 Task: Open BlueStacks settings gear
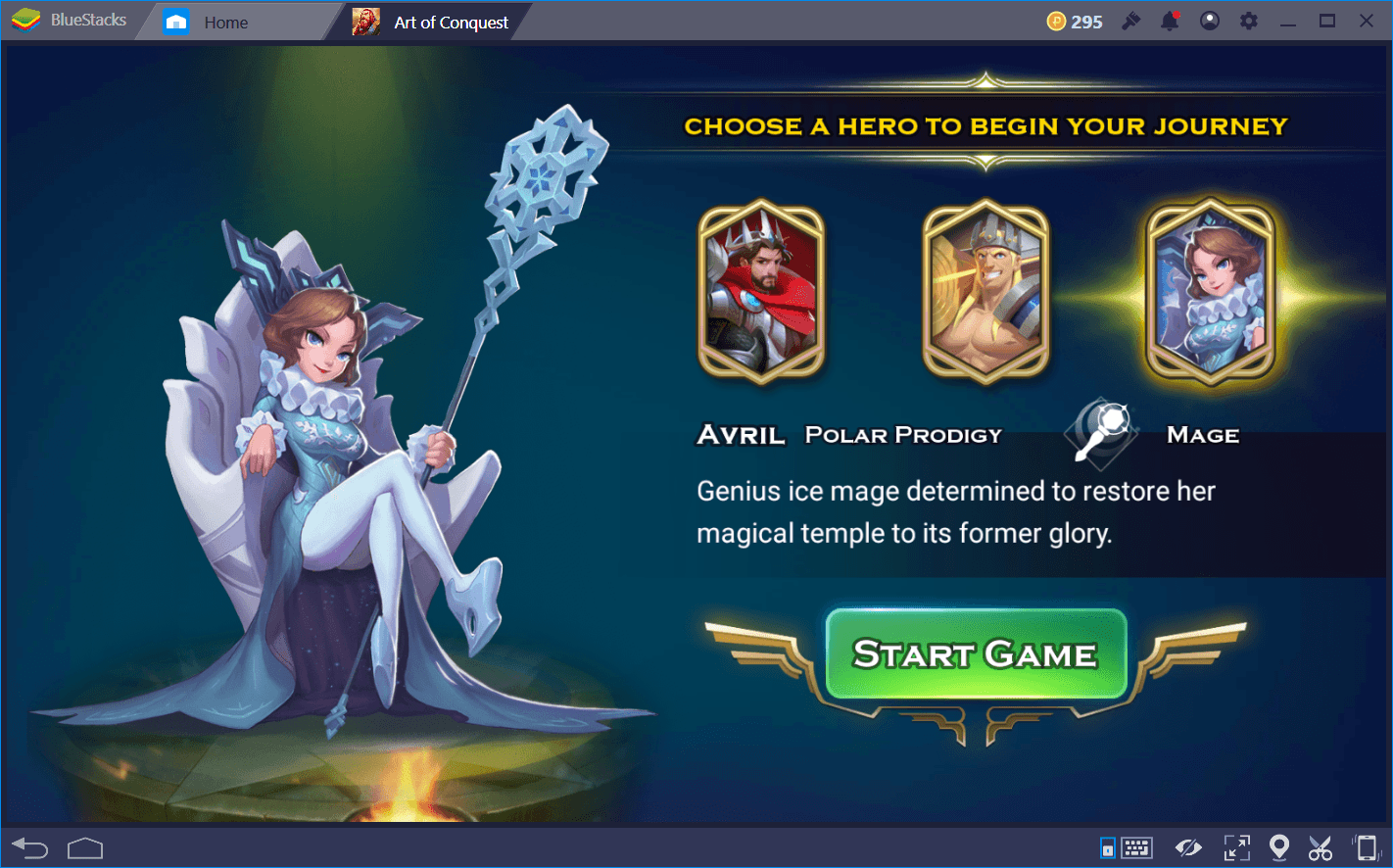pyautogui.click(x=1248, y=20)
